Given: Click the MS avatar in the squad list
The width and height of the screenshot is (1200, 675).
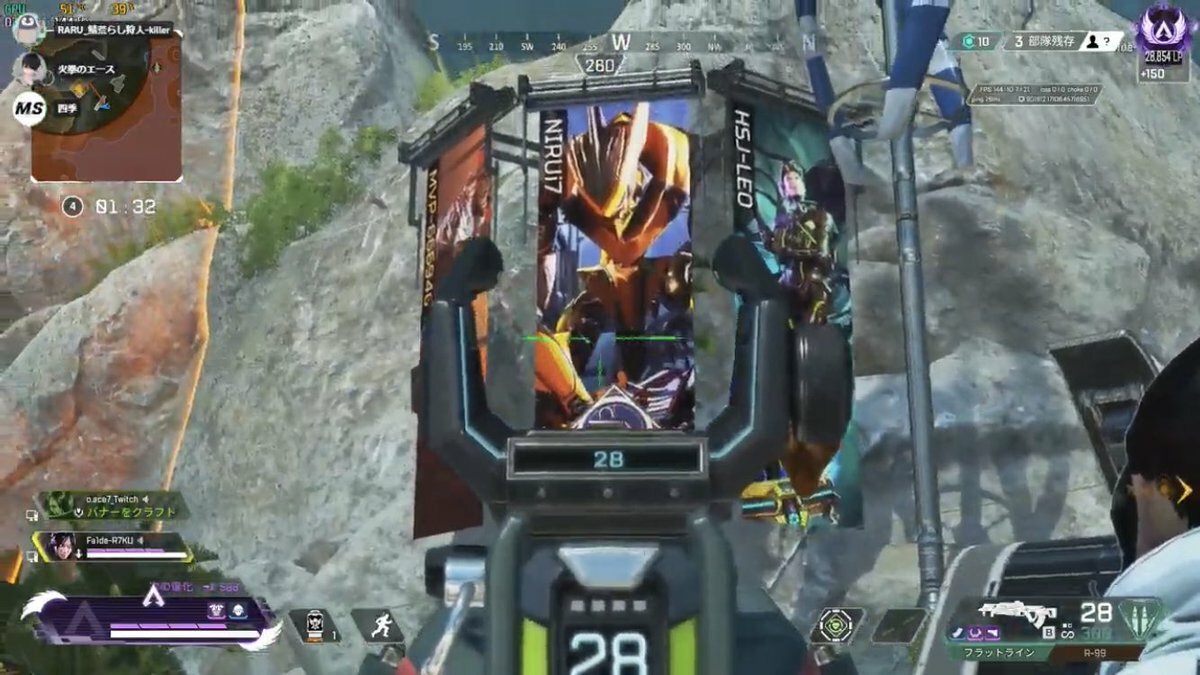Looking at the screenshot, I should coord(29,107).
